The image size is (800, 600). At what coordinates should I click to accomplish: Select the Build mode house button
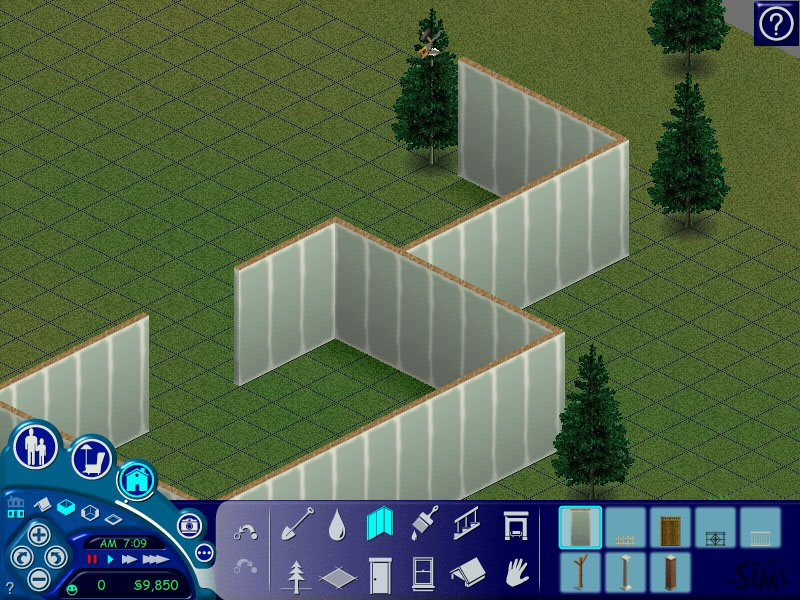coord(135,480)
